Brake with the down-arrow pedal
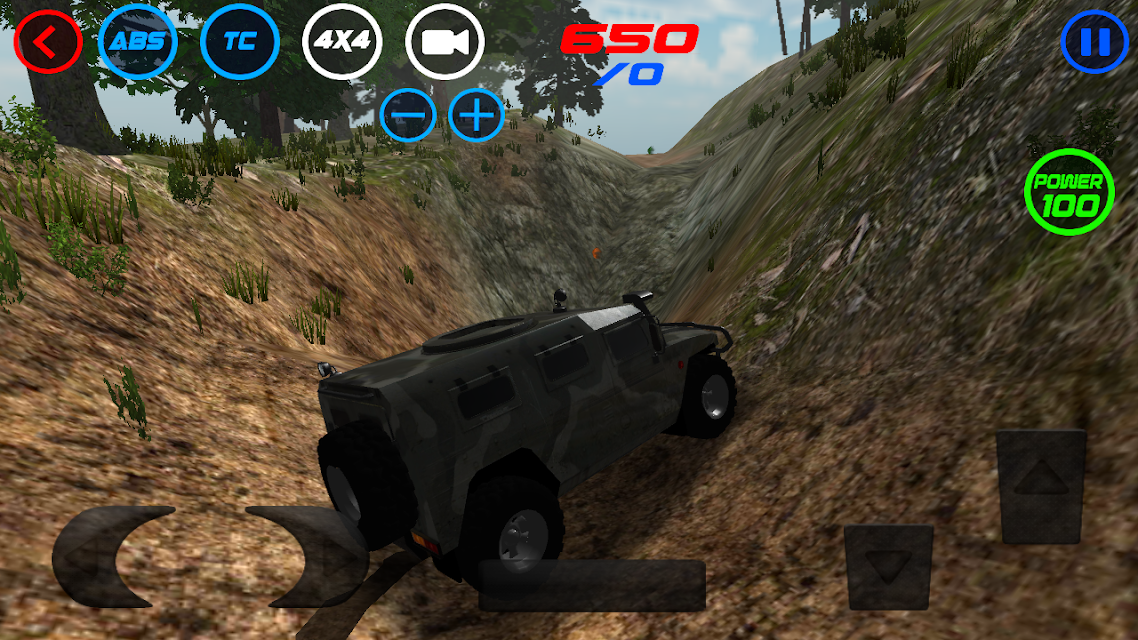This screenshot has height=640, width=1138. tap(888, 567)
